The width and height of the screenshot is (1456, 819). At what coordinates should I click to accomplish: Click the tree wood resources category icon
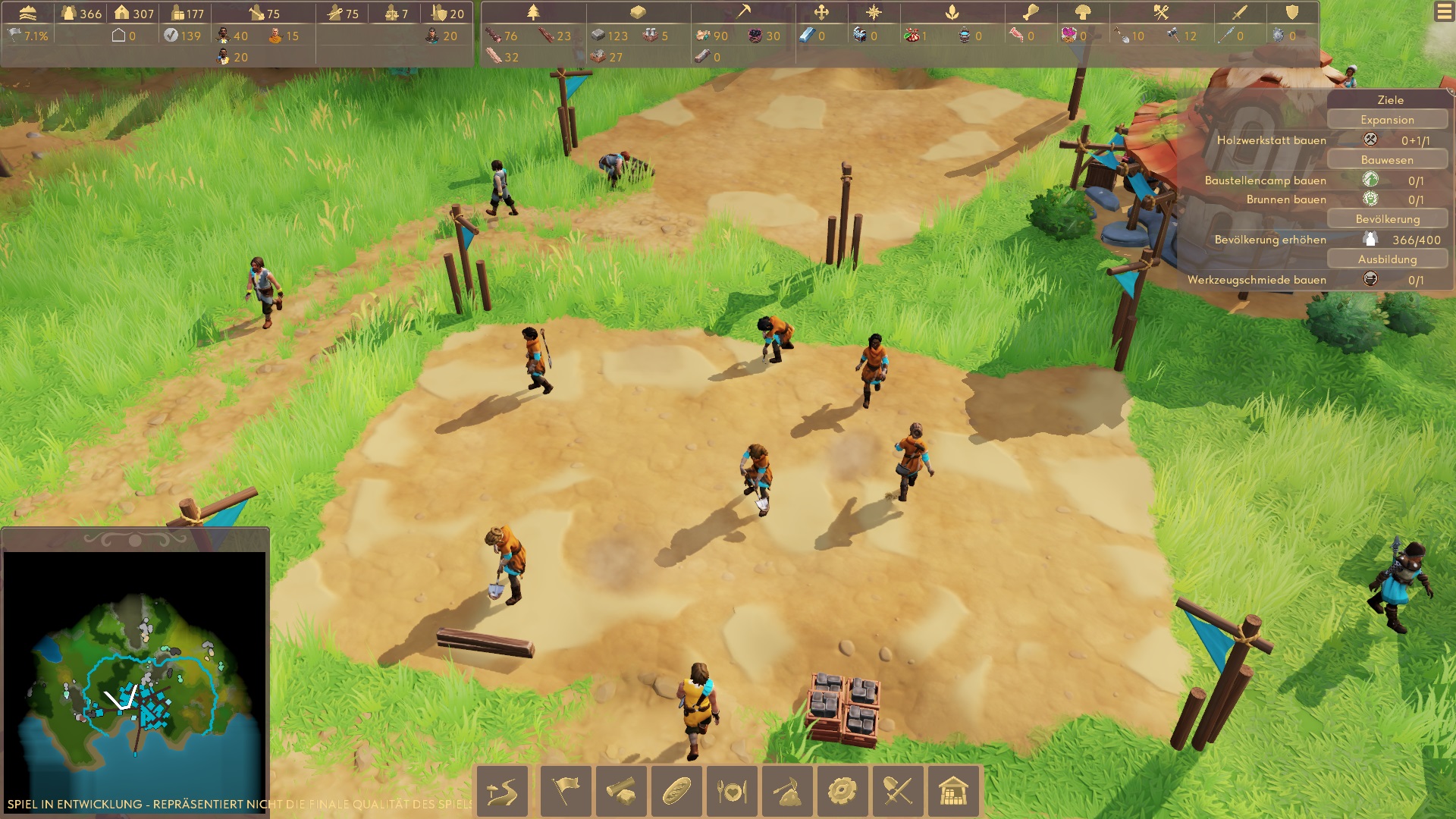click(533, 12)
